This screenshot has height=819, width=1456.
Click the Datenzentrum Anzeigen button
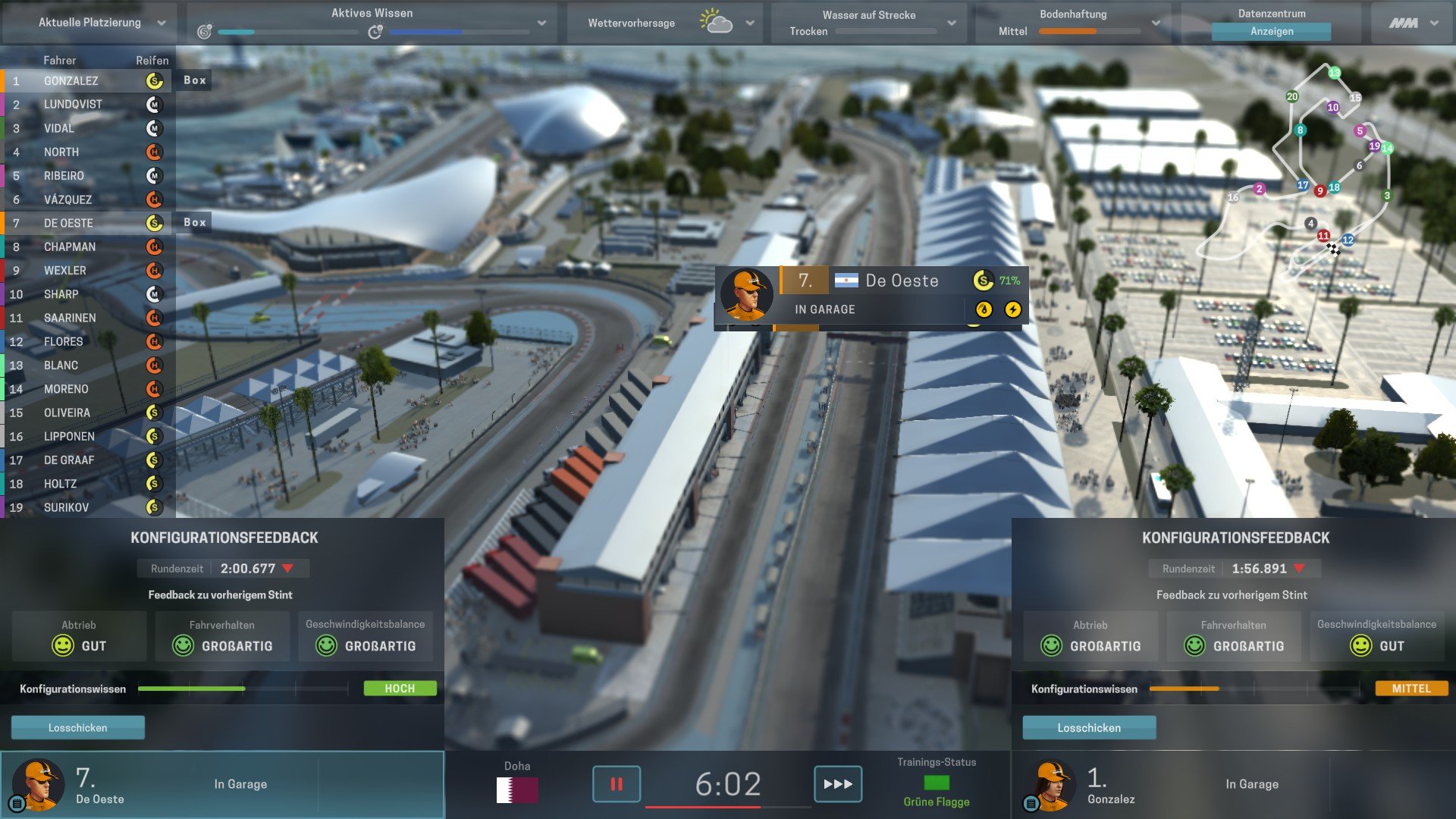[1271, 31]
